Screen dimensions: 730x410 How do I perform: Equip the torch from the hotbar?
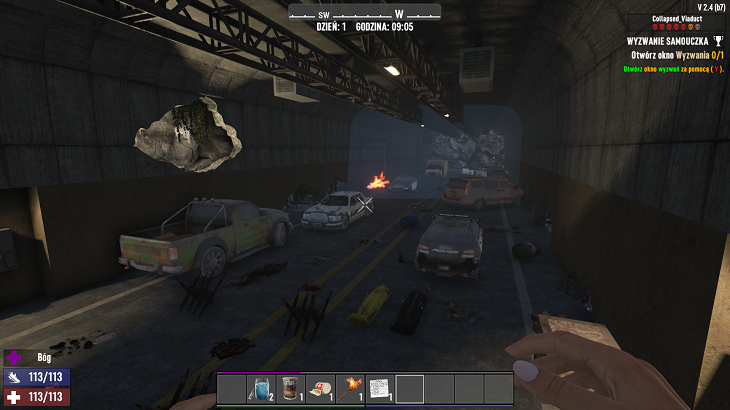pos(350,388)
